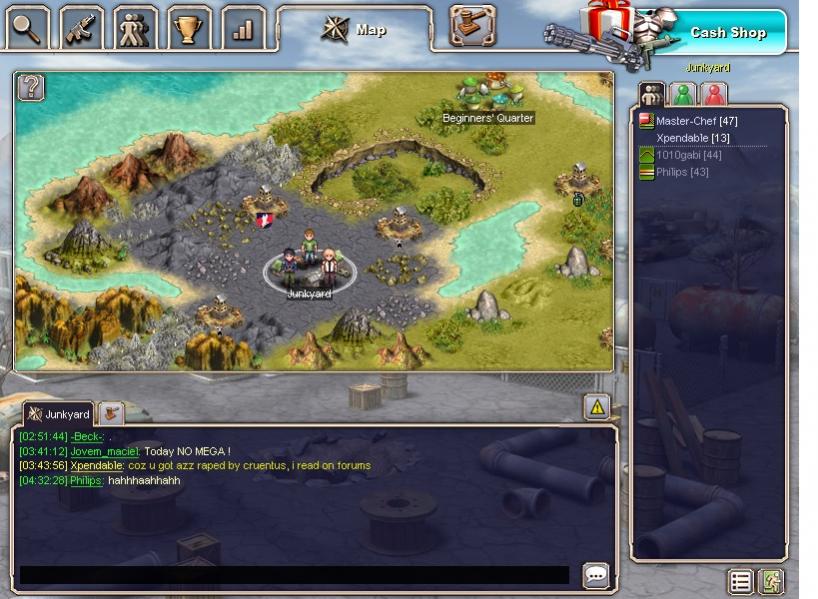The image size is (818, 599).
Task: Open the gavel auction tab in top bar
Action: (472, 26)
